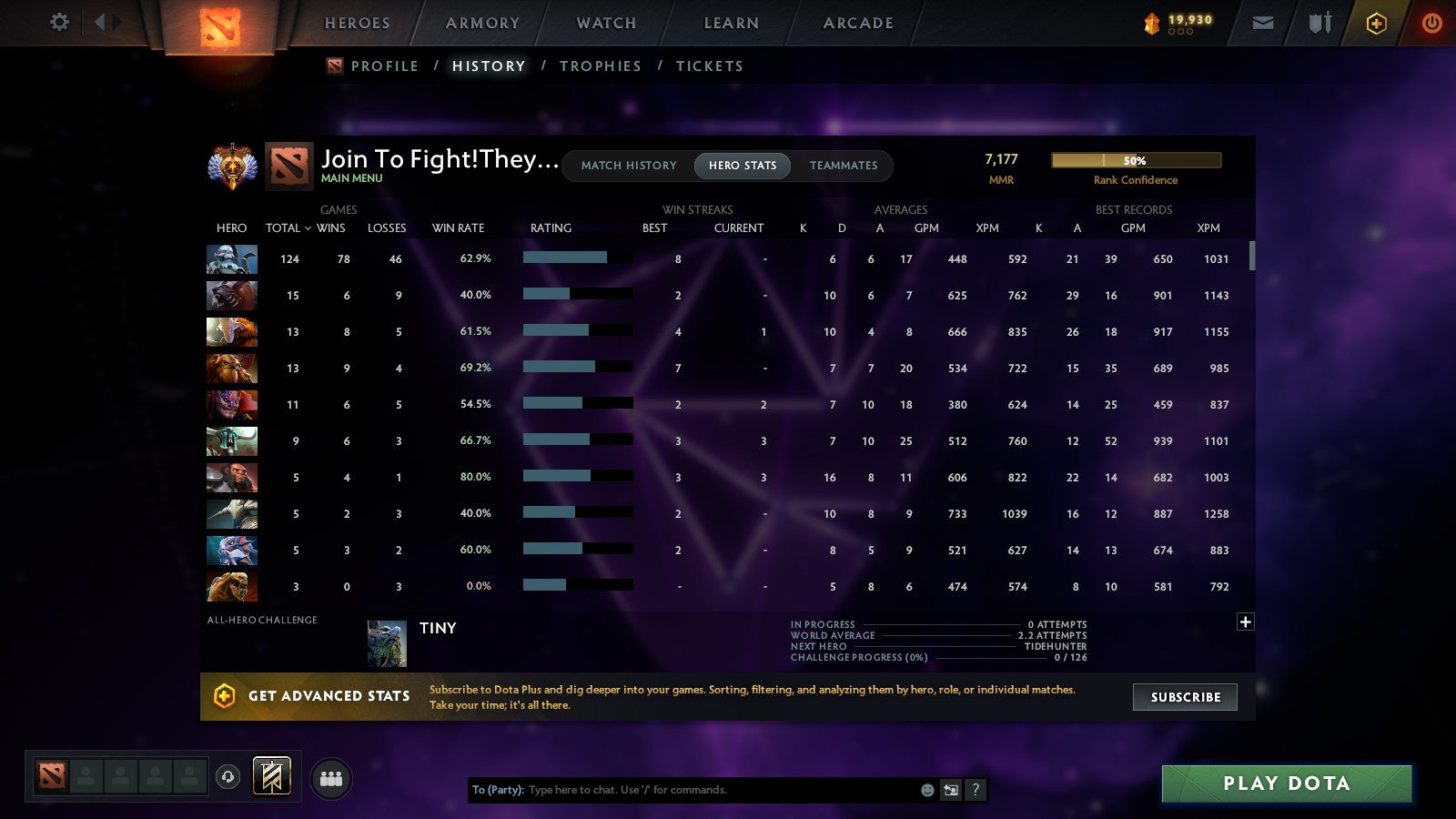Click the chat help question mark icon
This screenshot has width=1456, height=819.
pos(974,790)
